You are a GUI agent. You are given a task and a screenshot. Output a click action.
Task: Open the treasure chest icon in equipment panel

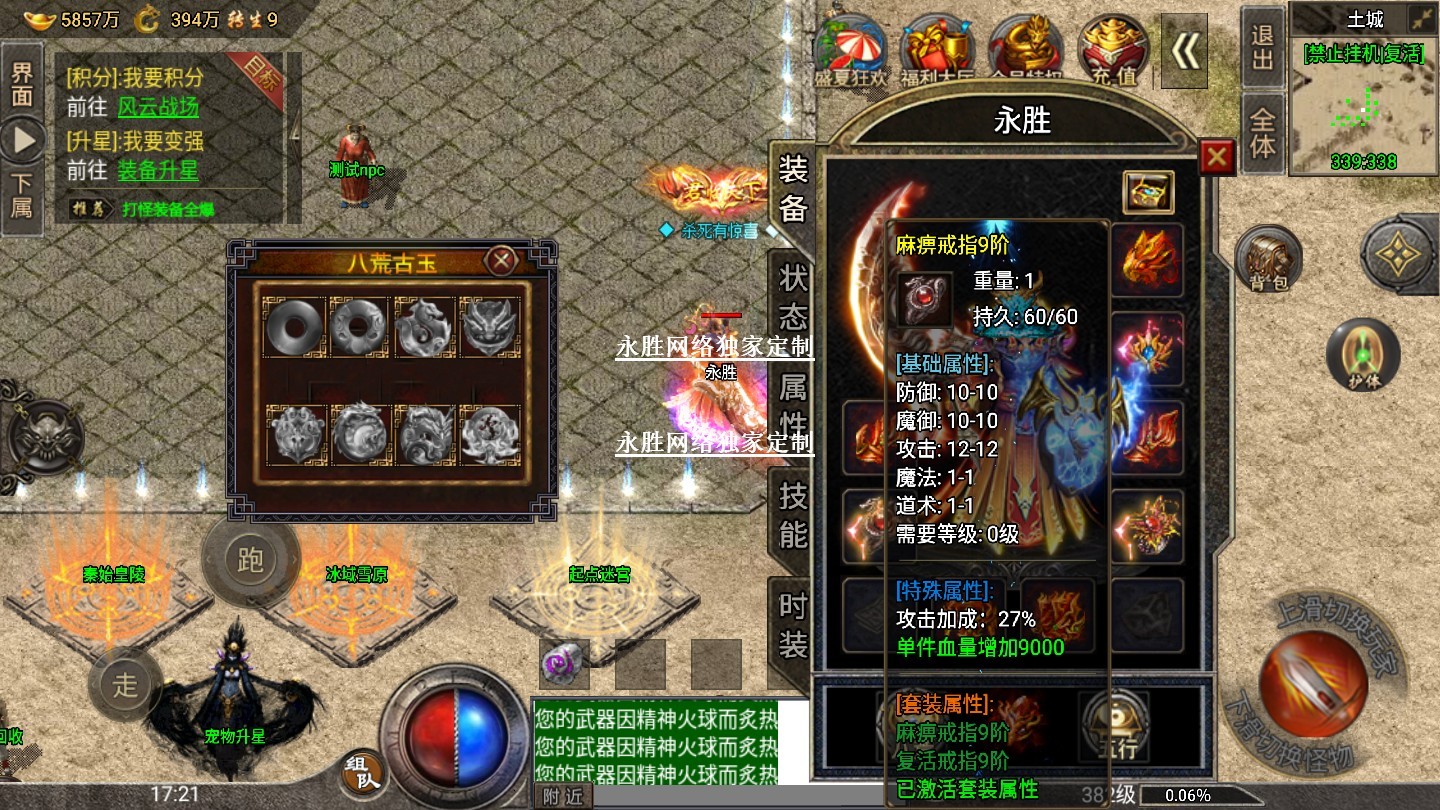coord(1148,192)
